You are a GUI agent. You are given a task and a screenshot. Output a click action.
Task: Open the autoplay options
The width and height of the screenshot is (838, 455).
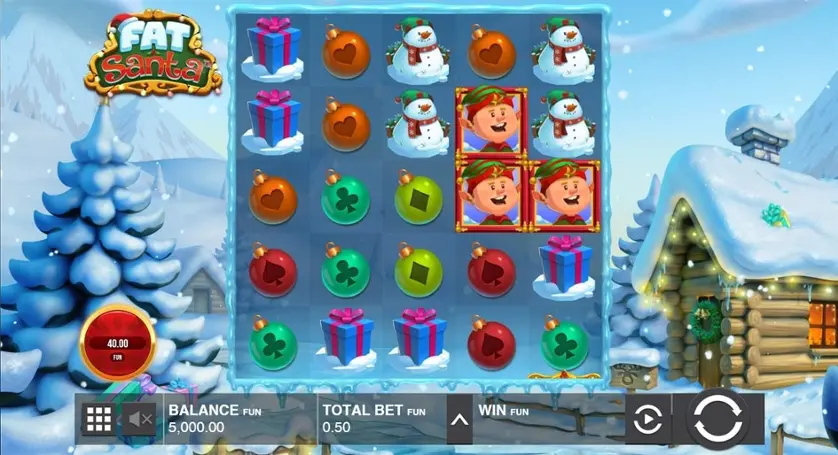click(x=647, y=419)
